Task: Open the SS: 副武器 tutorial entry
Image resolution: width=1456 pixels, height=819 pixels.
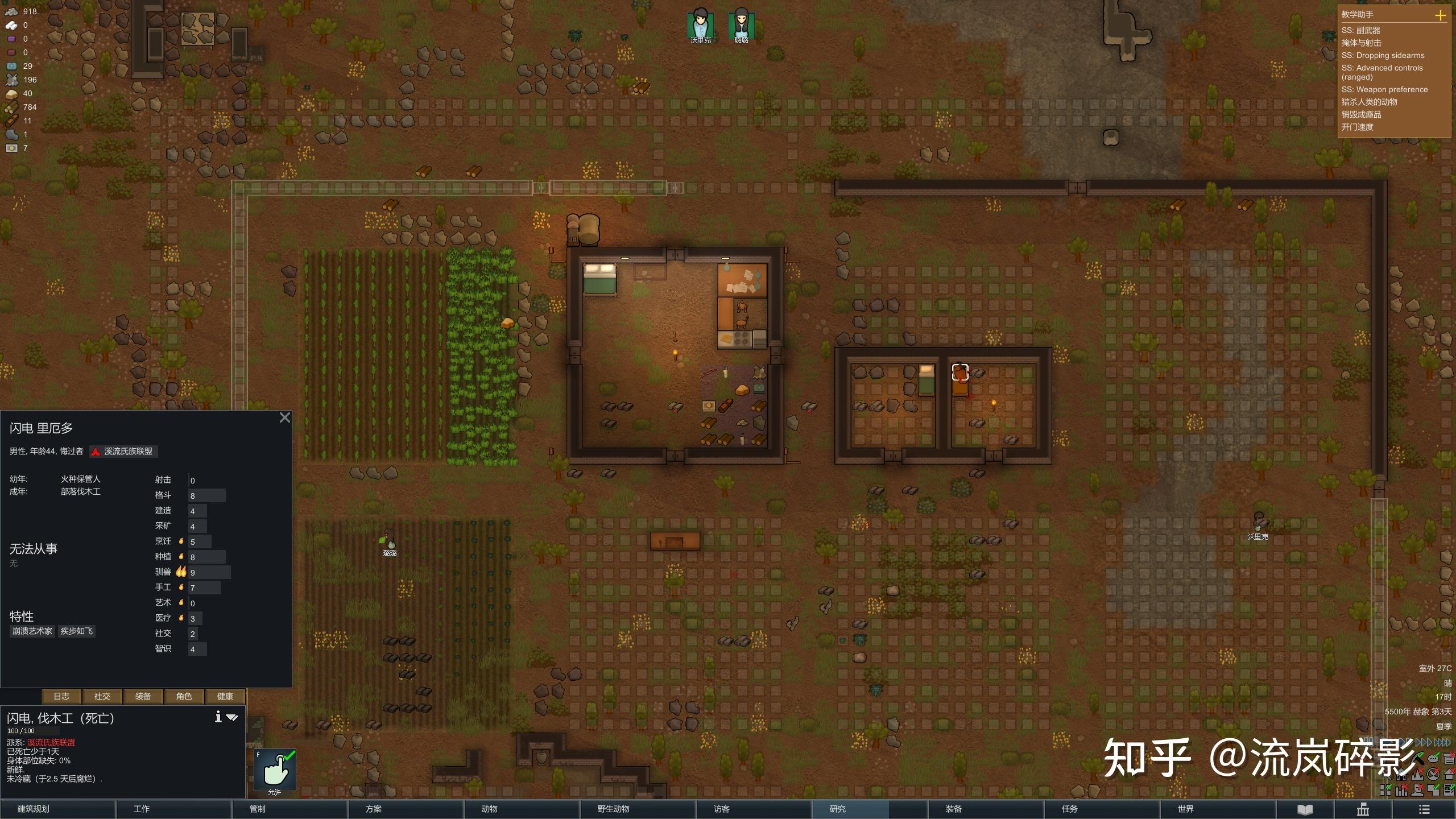Action: point(1362,30)
